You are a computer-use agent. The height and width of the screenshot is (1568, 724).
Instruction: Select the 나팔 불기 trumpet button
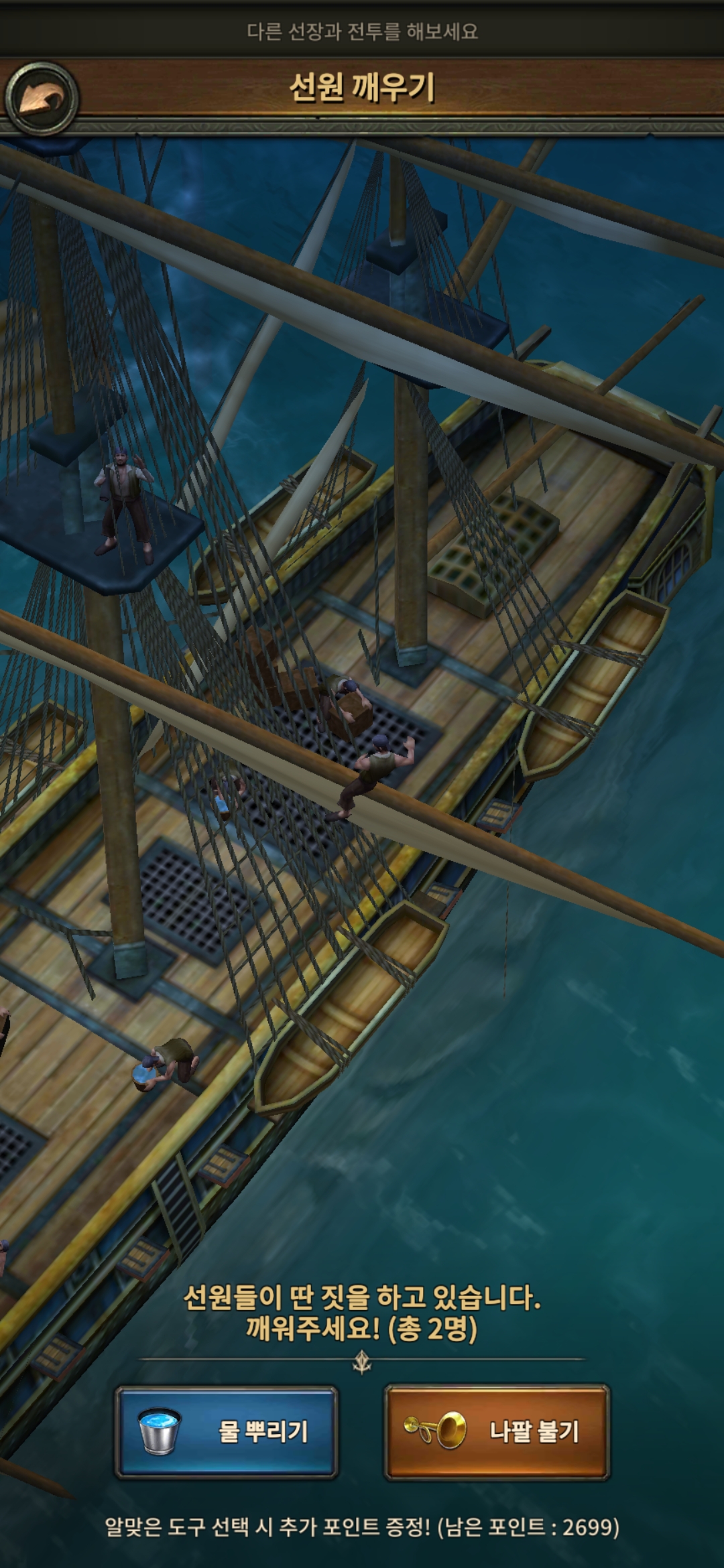click(497, 1431)
